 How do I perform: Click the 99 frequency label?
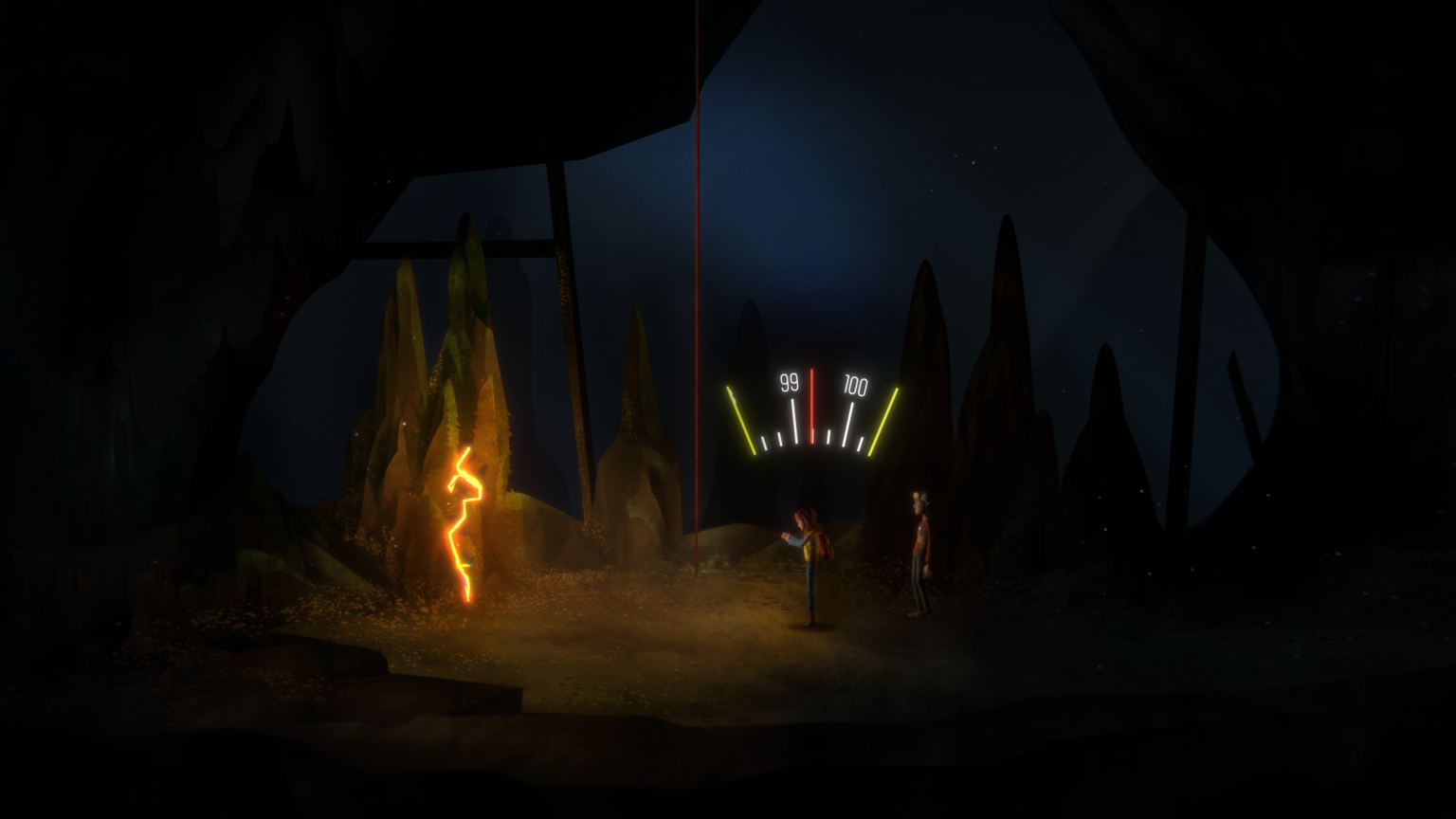pyautogui.click(x=789, y=383)
